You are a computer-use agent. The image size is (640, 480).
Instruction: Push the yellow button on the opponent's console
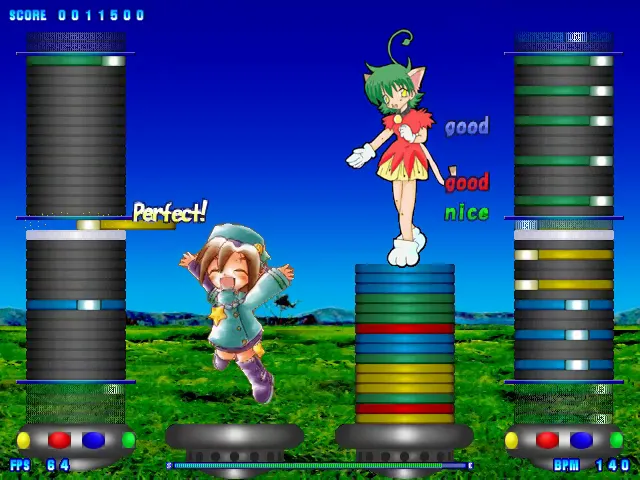512,440
